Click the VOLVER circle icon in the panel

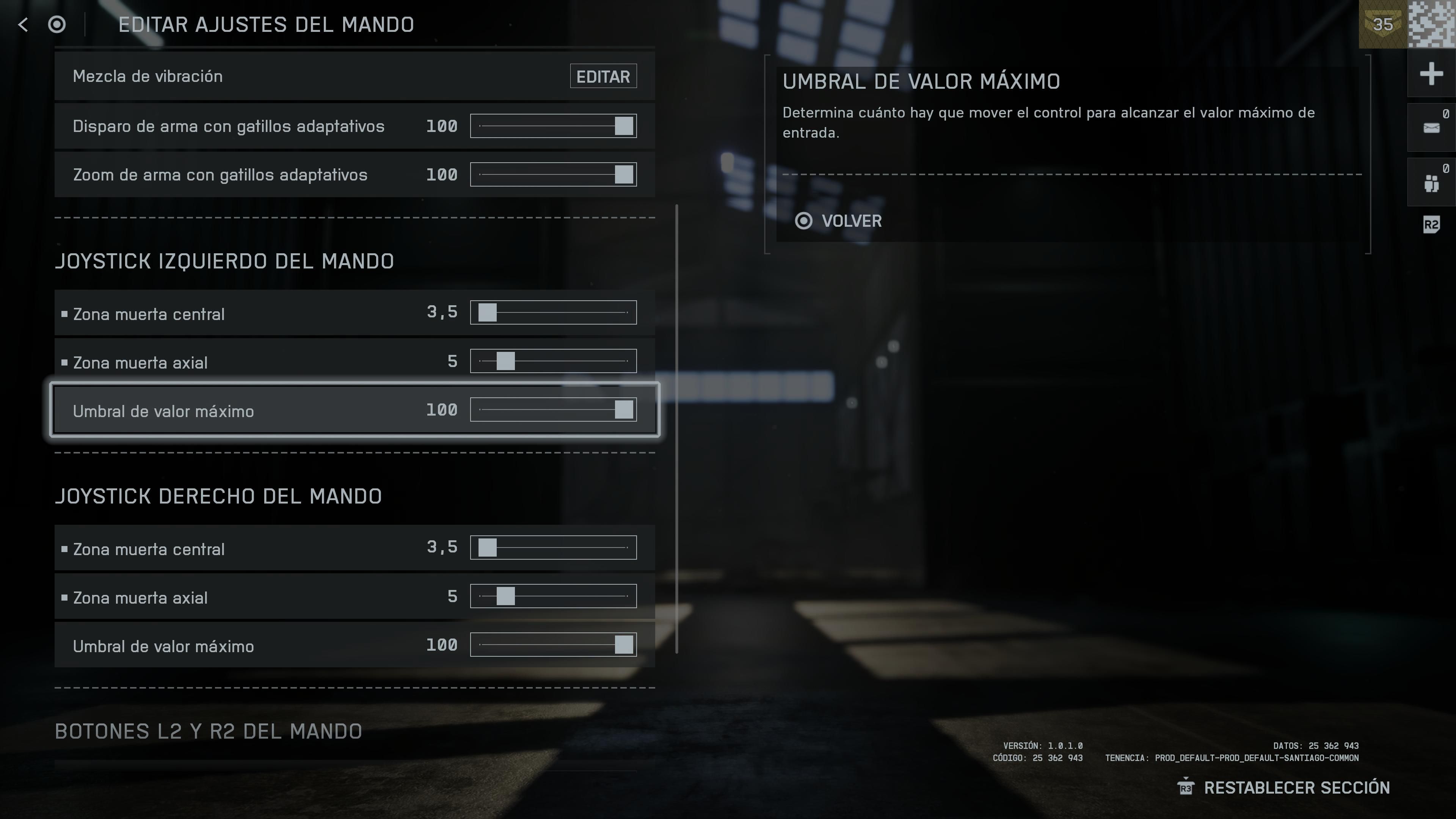click(805, 221)
